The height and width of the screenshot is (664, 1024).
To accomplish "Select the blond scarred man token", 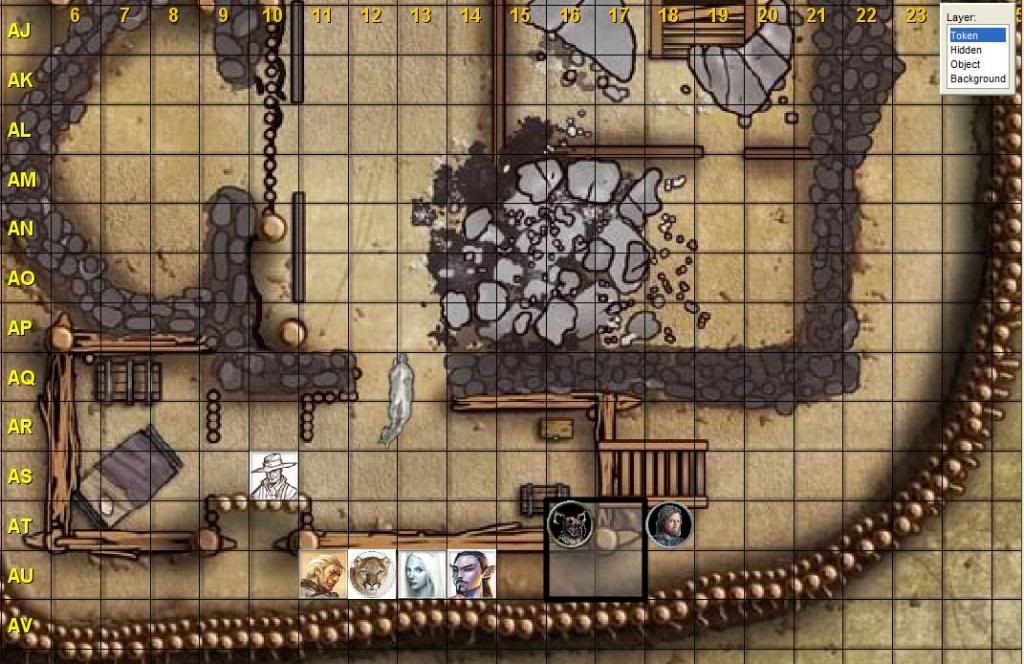I will 323,574.
